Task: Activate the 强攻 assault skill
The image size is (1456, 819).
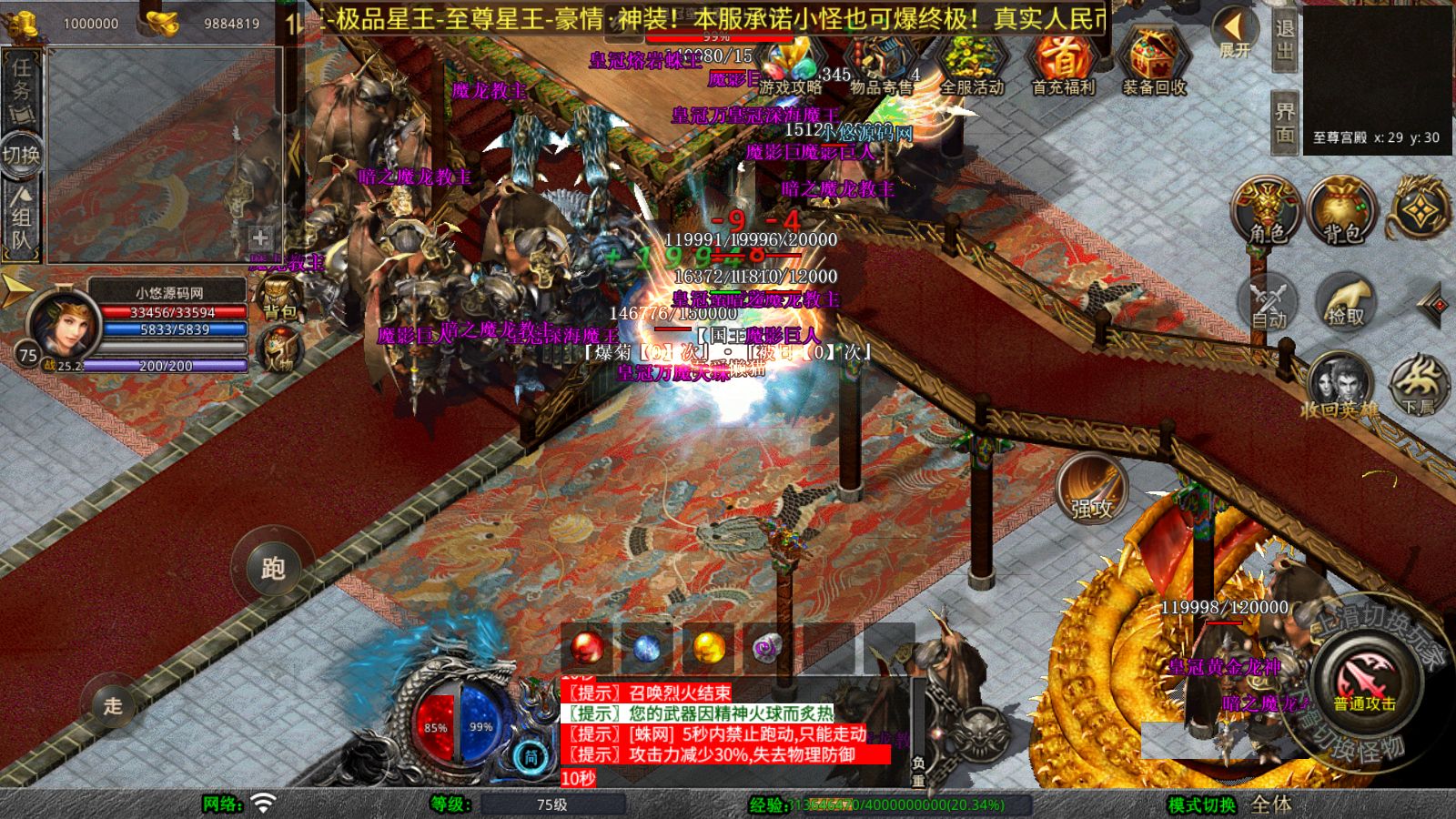Action: tap(1092, 489)
